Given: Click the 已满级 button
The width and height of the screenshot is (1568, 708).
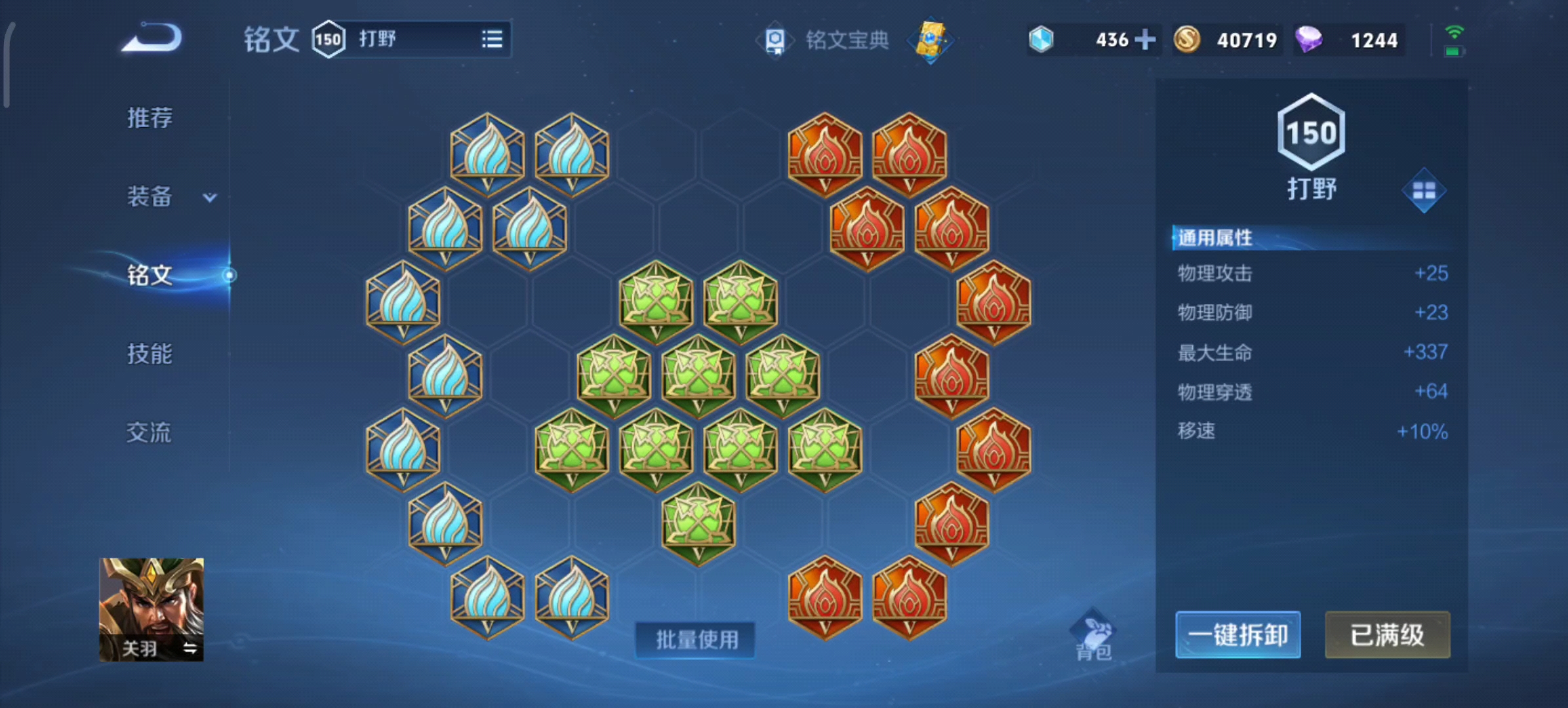Looking at the screenshot, I should coord(1387,635).
